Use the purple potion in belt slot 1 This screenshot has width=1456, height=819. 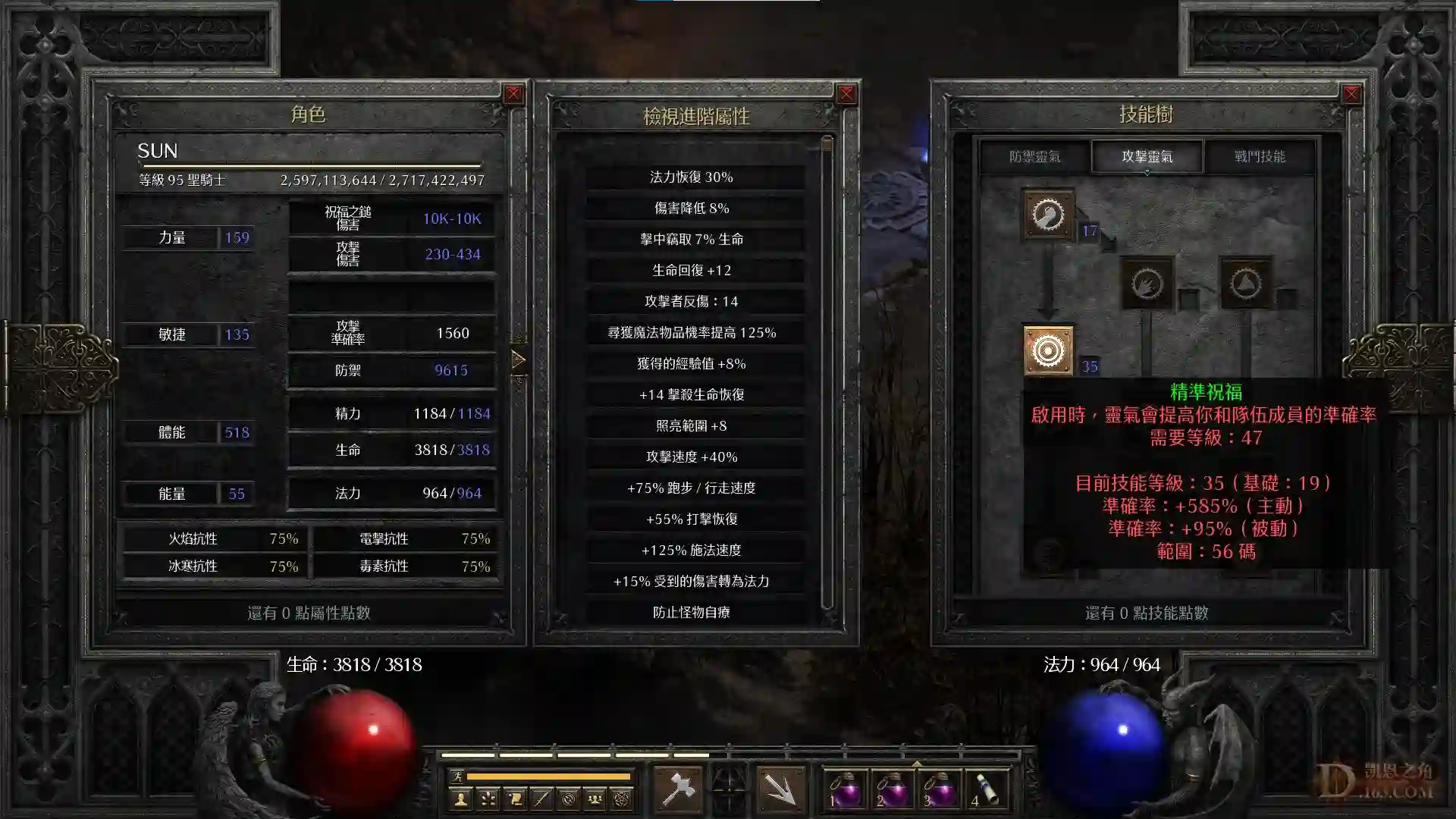pyautogui.click(x=845, y=790)
